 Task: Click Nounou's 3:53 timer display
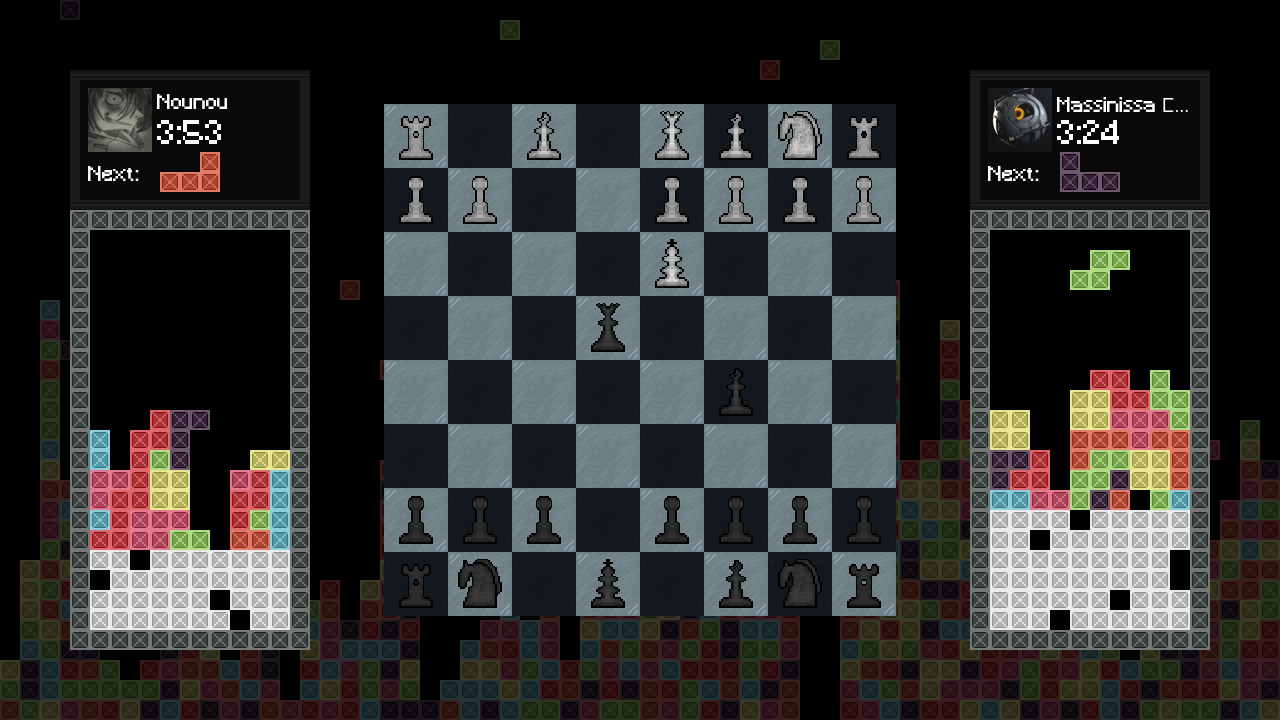pyautogui.click(x=188, y=131)
